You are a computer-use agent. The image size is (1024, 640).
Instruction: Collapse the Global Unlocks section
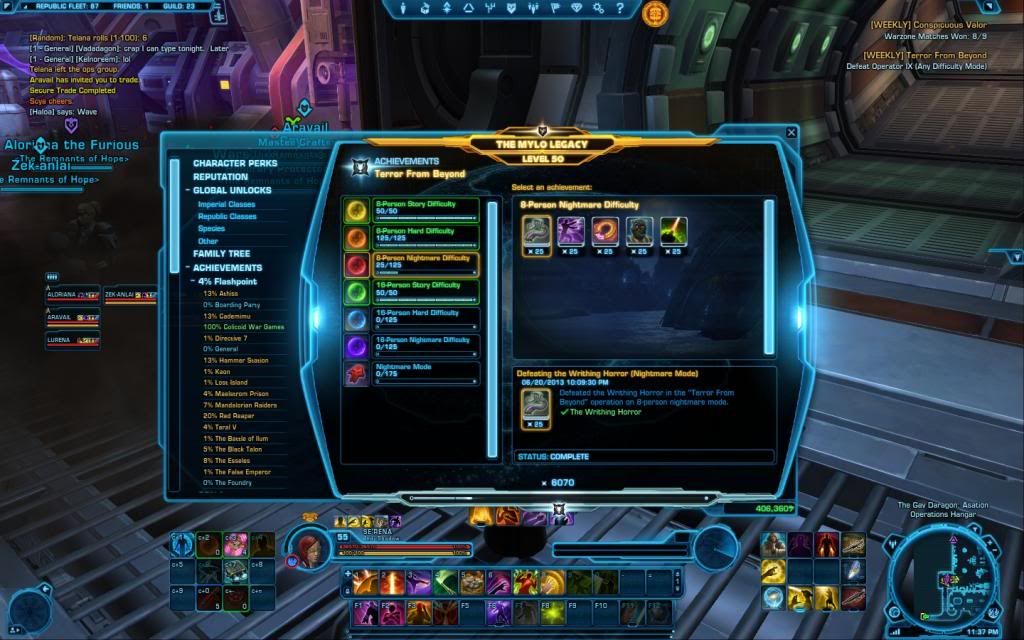coord(186,191)
